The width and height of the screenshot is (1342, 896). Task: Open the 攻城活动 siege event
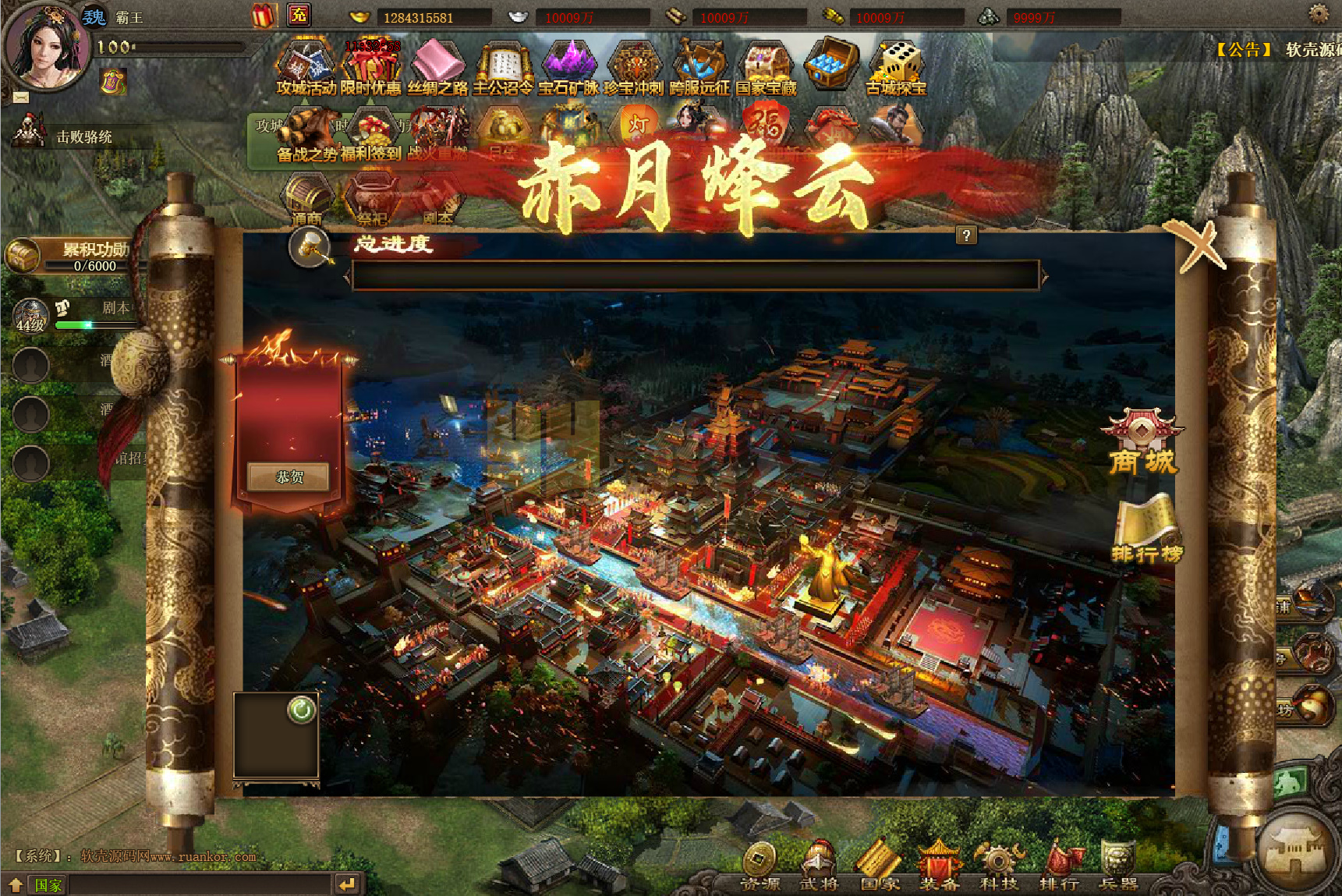pos(306,69)
